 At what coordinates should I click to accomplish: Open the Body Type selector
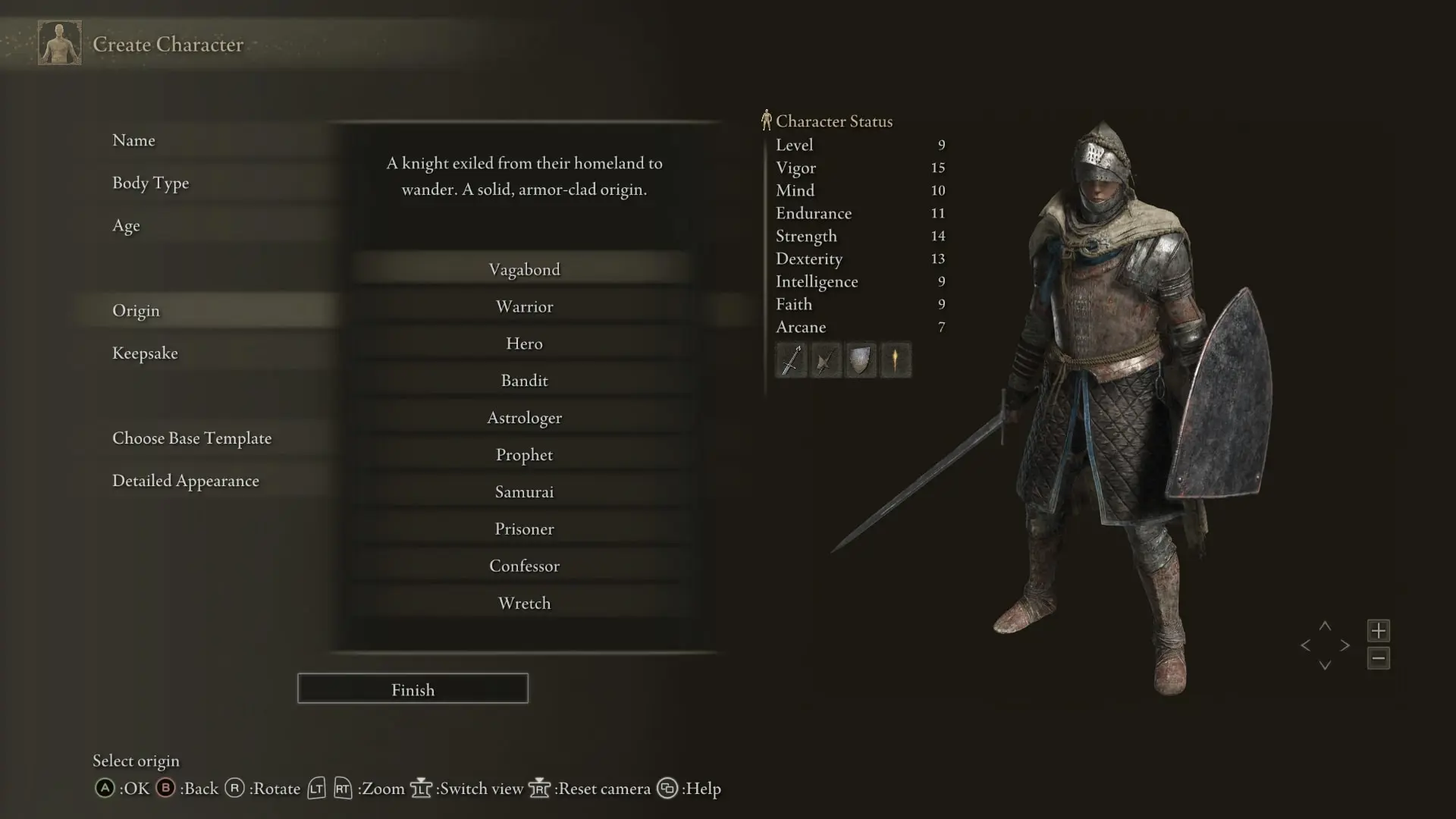pos(151,183)
